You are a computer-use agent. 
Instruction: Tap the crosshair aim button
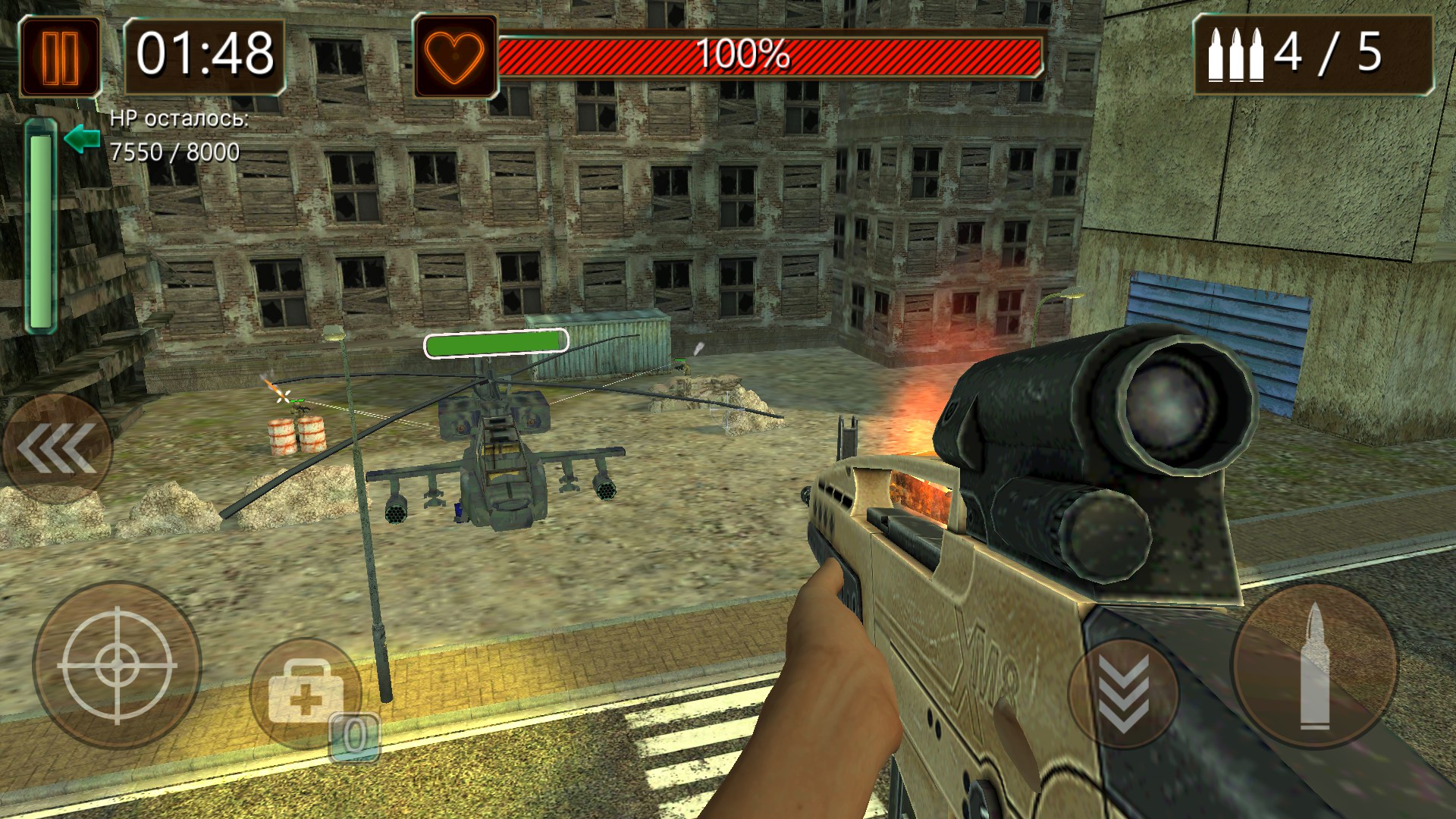click(117, 665)
